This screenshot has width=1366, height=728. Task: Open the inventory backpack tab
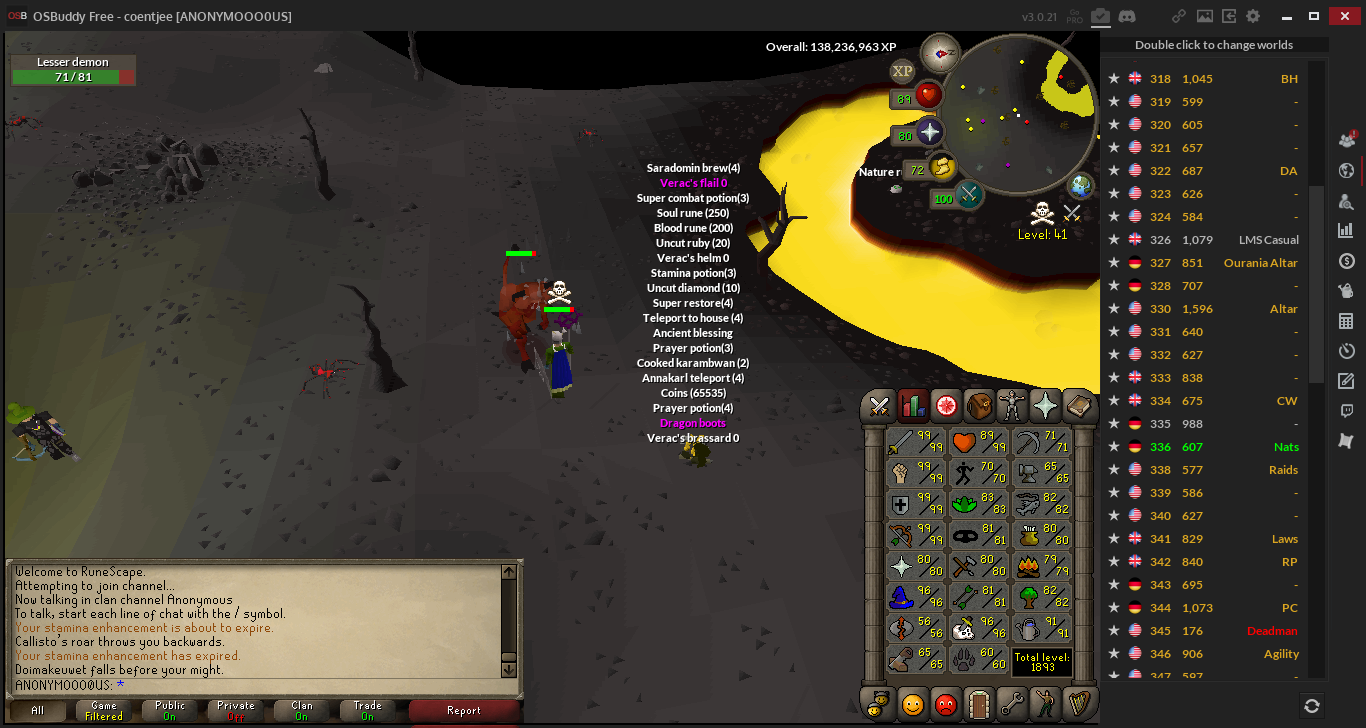(979, 405)
